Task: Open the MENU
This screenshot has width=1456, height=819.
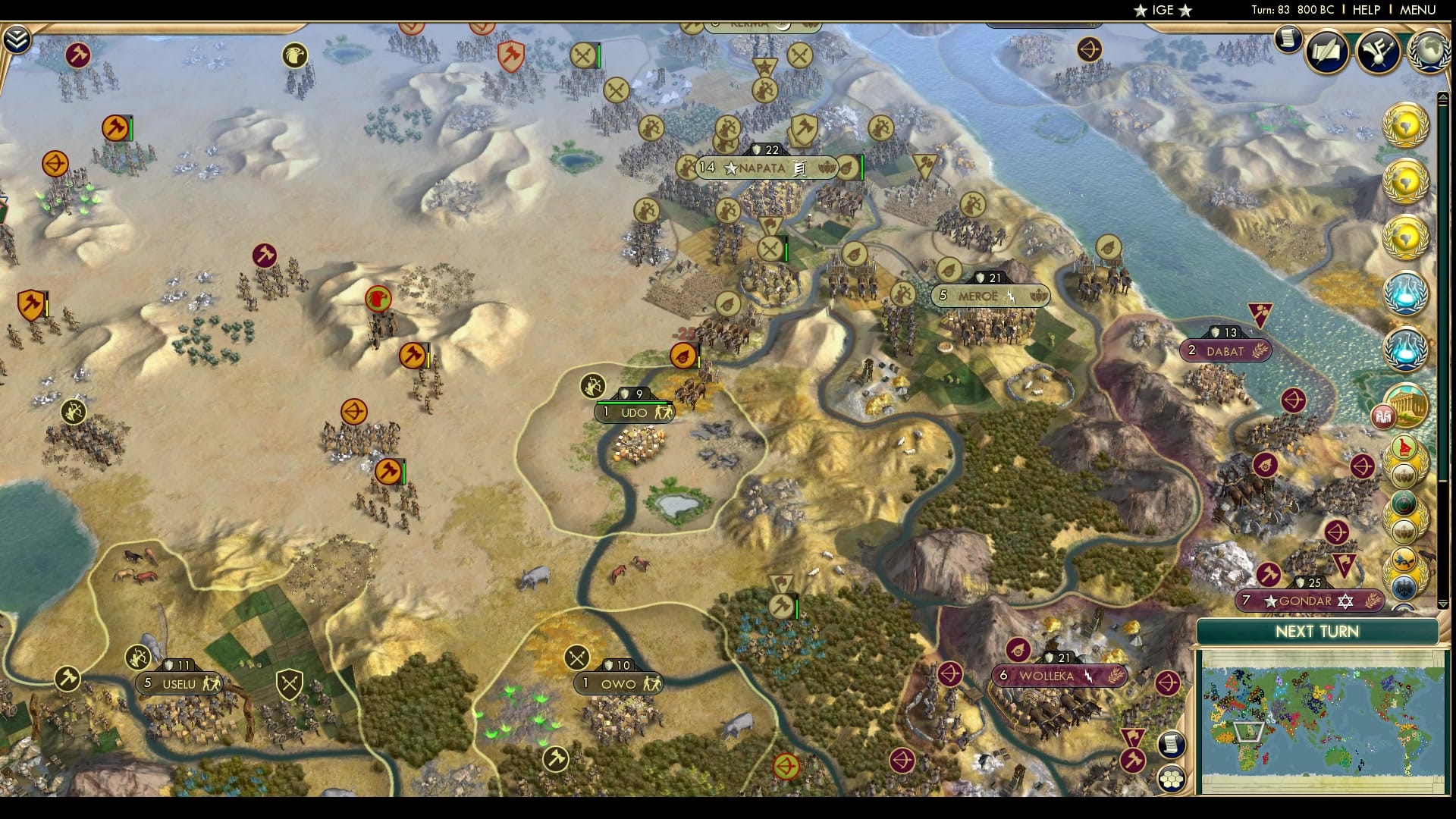Action: [1420, 11]
